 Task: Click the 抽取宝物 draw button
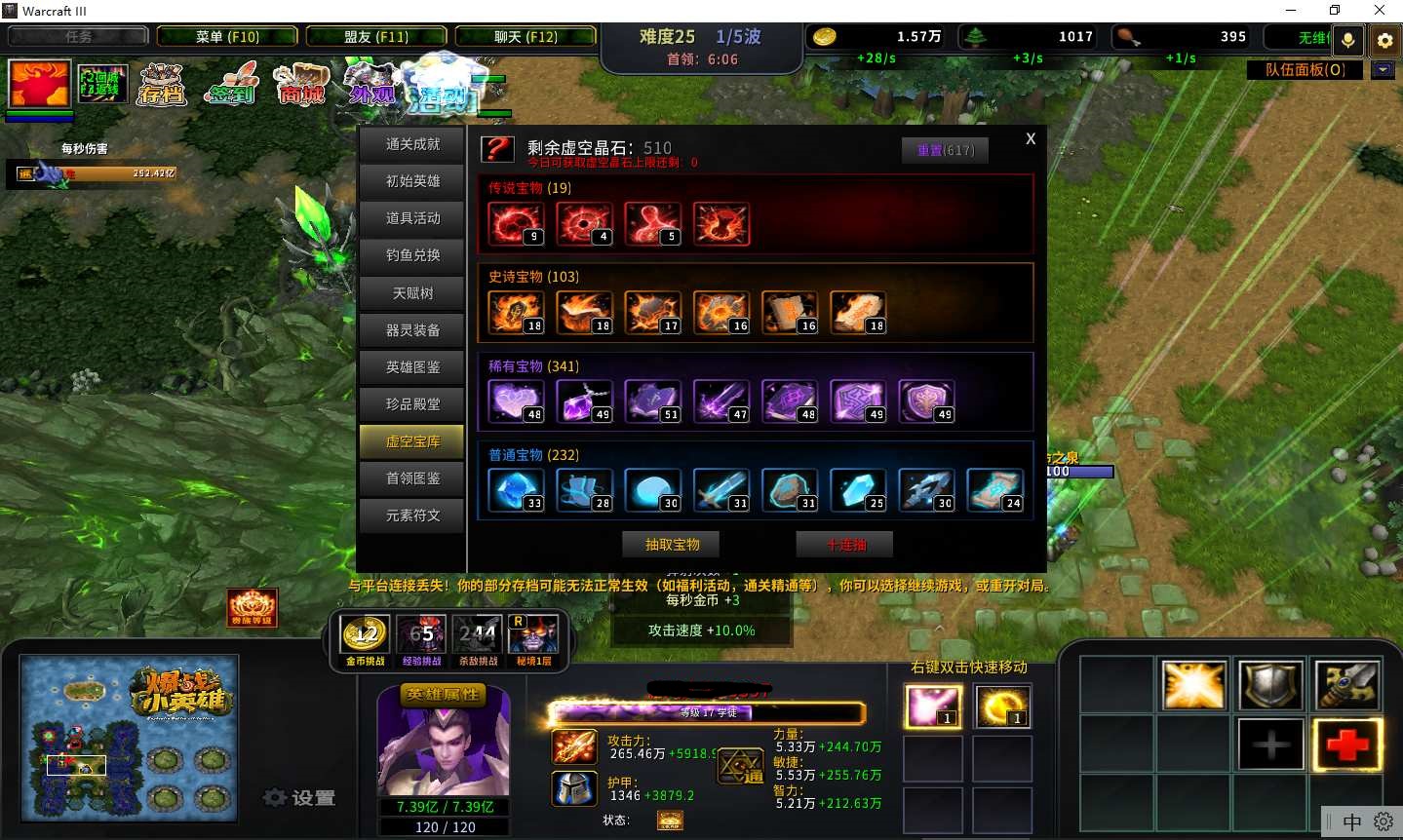tap(672, 545)
